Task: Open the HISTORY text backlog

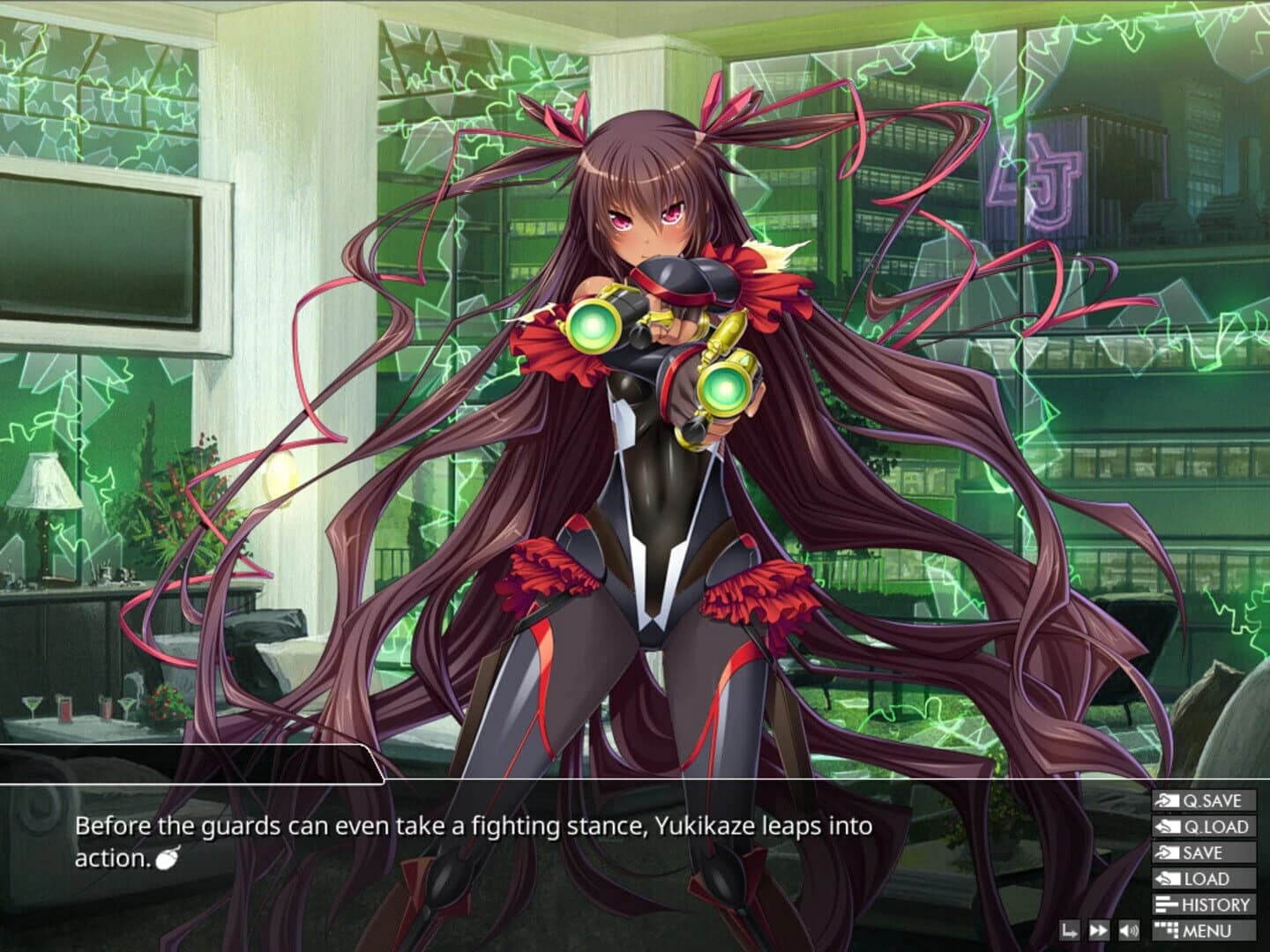Action: [1215, 904]
